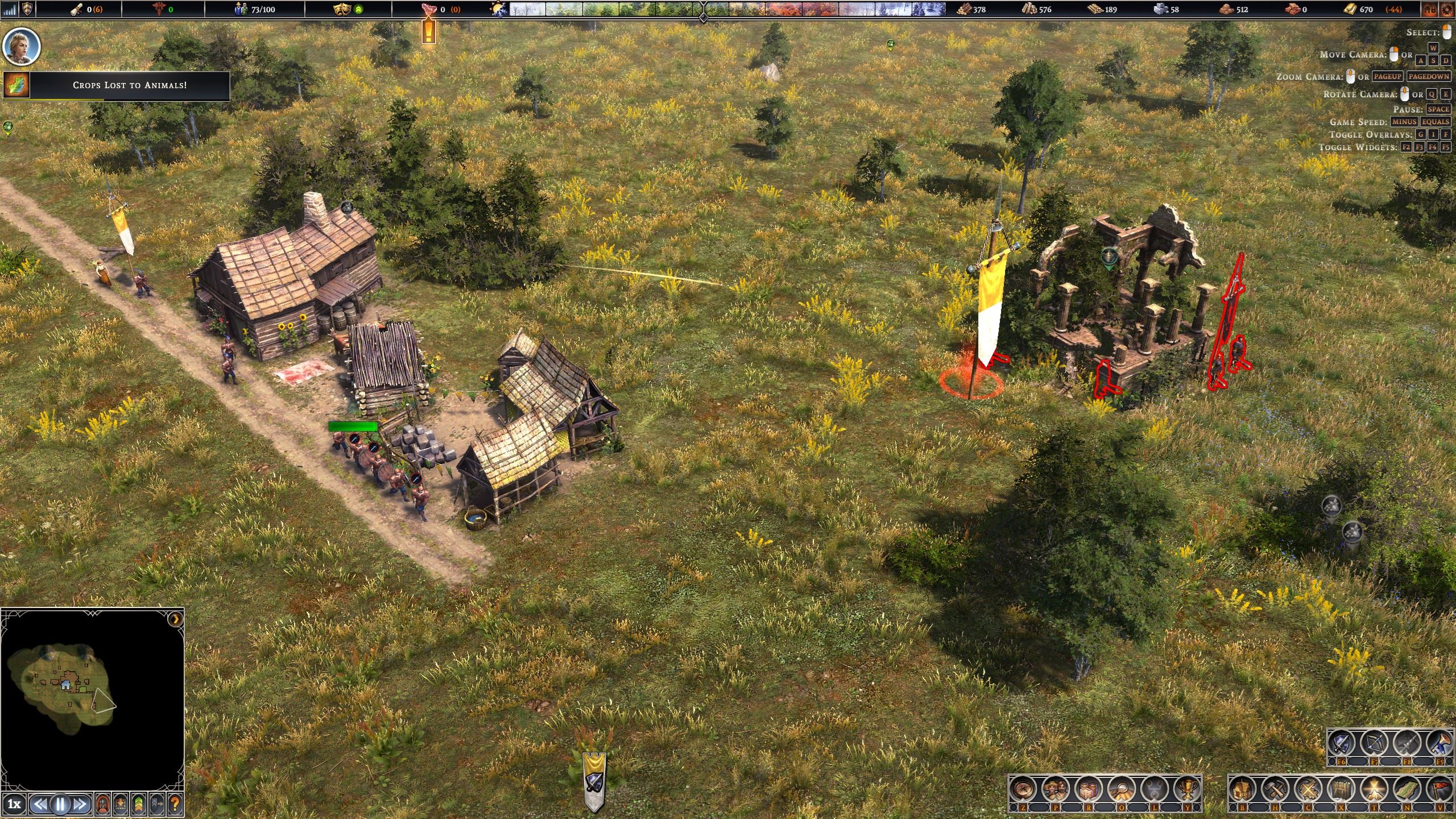Decrease game speed with rewind arrows
The height and width of the screenshot is (819, 1456).
(x=39, y=804)
